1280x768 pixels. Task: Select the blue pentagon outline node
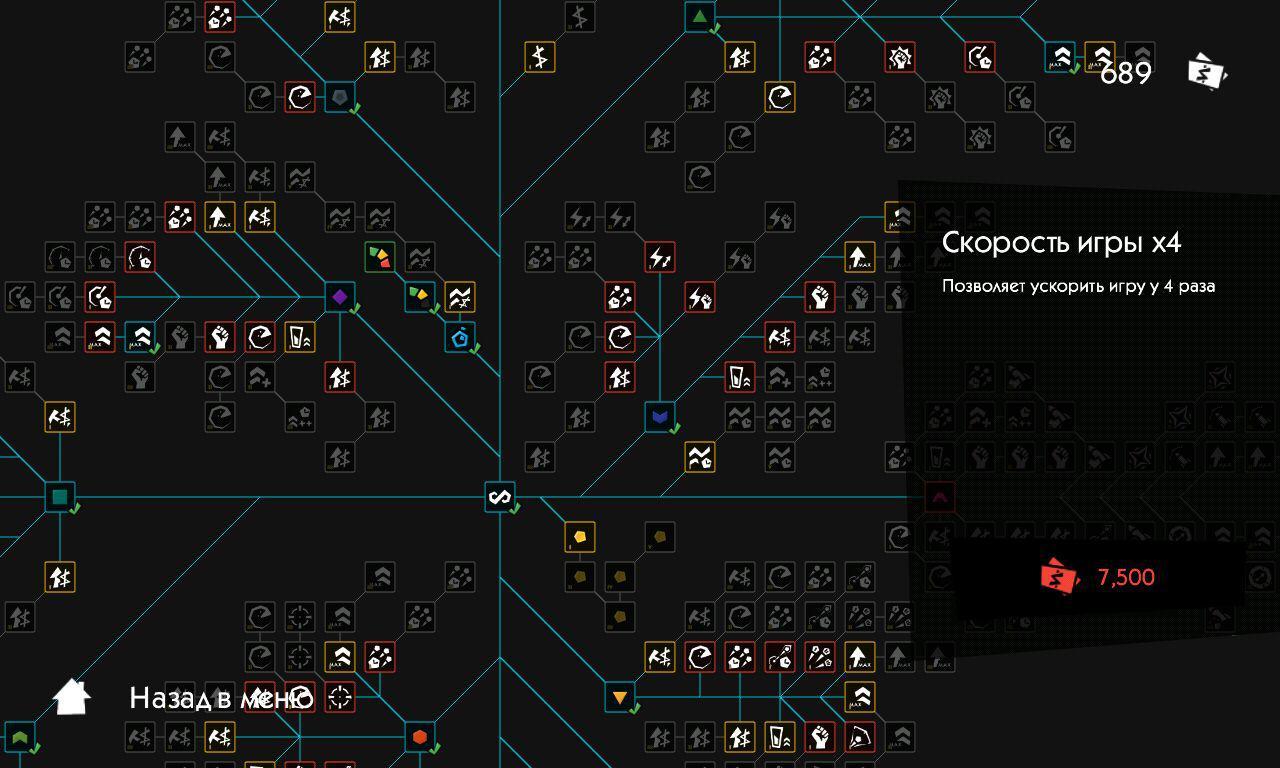click(x=460, y=337)
